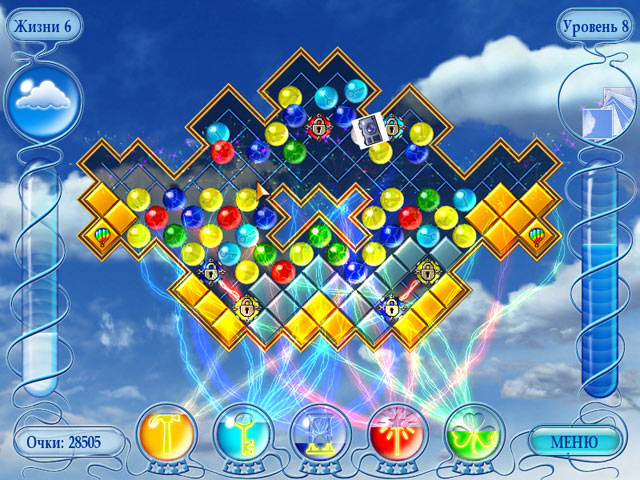The height and width of the screenshot is (480, 640).
Task: Activate the green clover power-up orb
Action: tap(474, 432)
